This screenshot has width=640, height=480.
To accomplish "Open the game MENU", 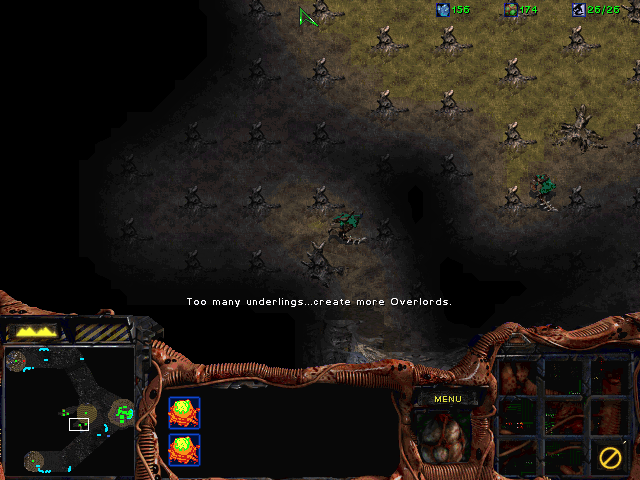I will pyautogui.click(x=447, y=399).
